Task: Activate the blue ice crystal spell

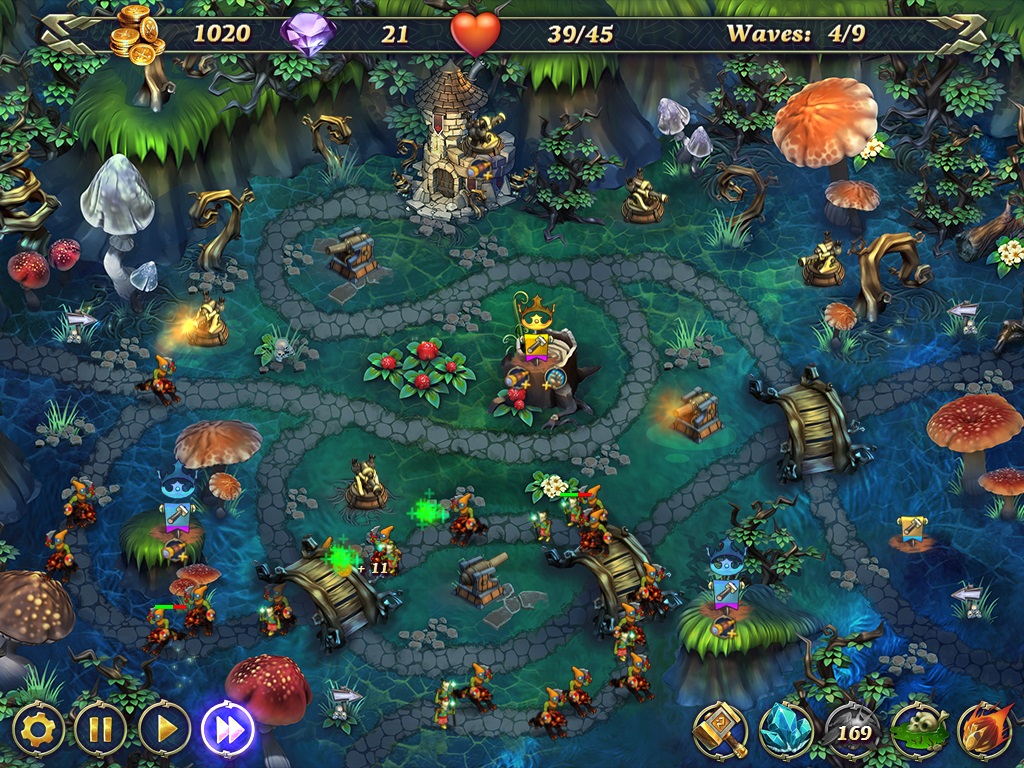Action: [785, 731]
